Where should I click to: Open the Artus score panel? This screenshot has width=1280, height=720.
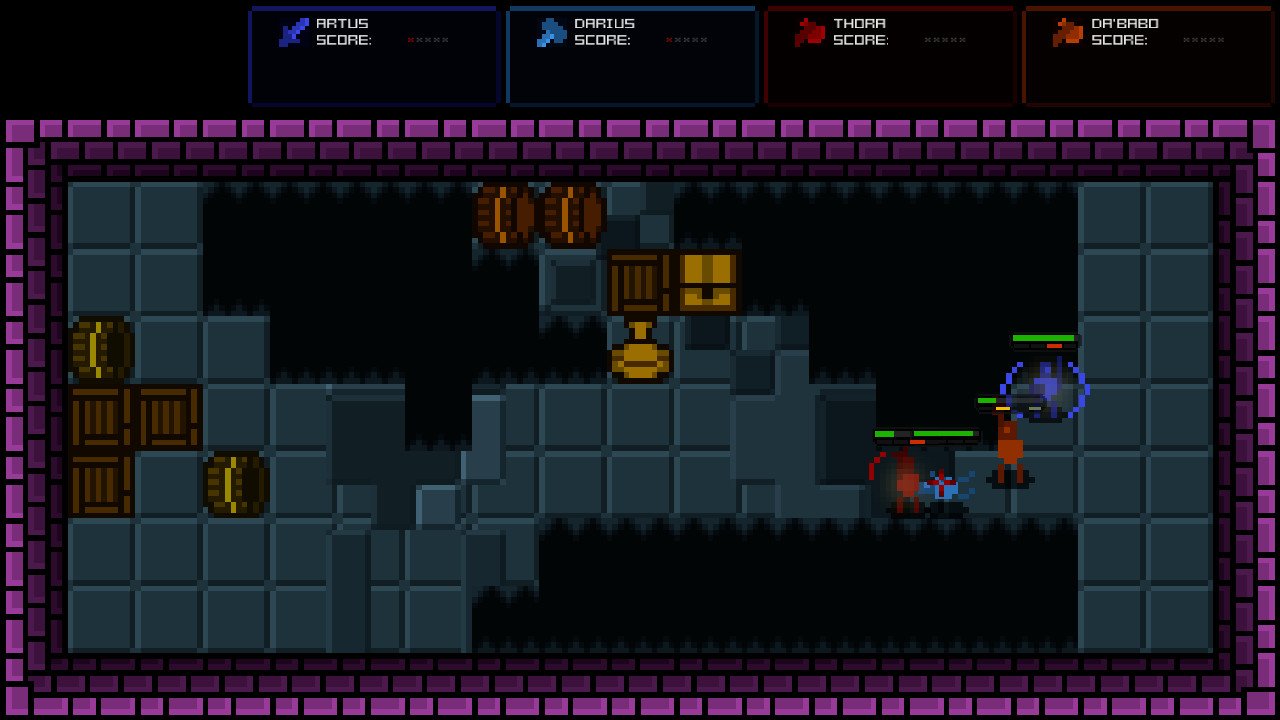coord(374,55)
